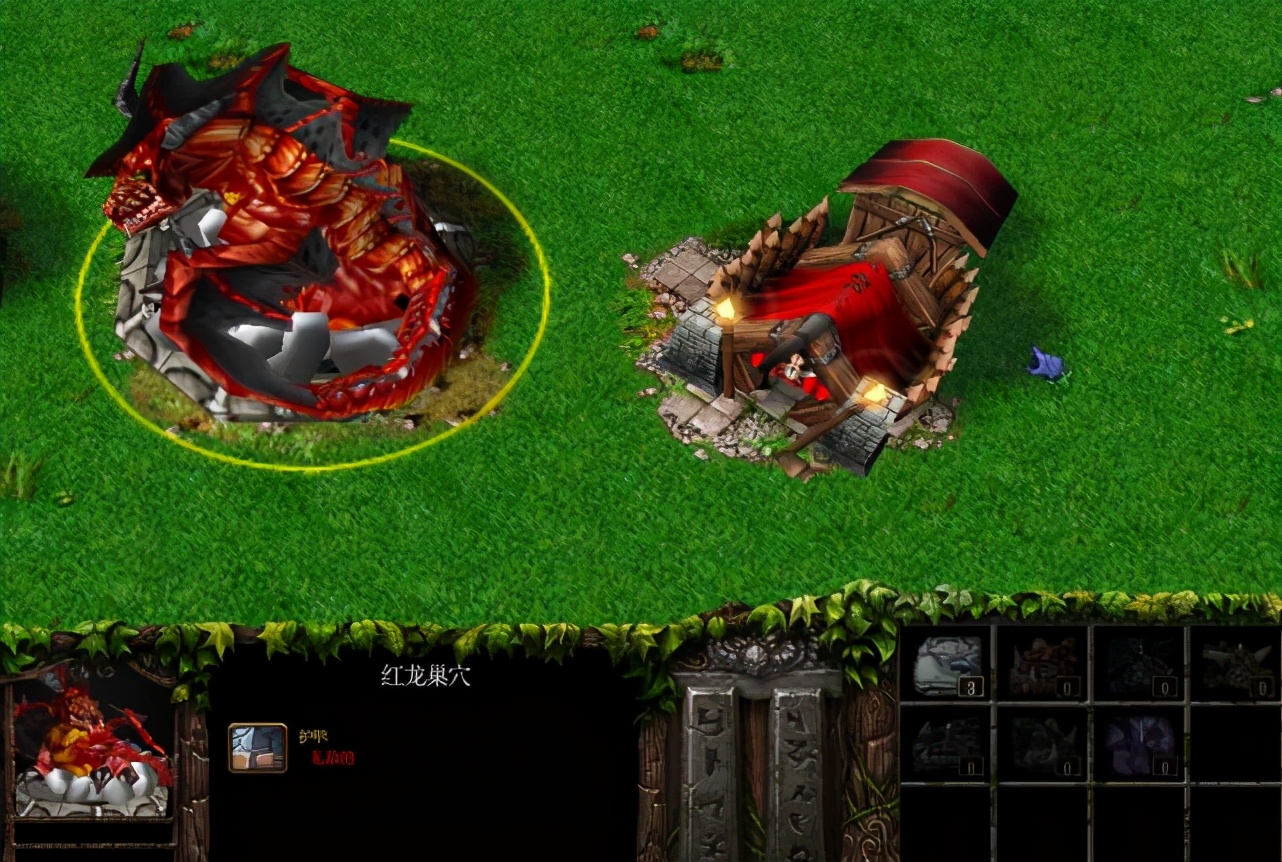Select the dragon icon showing count 3
The height and width of the screenshot is (862, 1282).
[946, 664]
